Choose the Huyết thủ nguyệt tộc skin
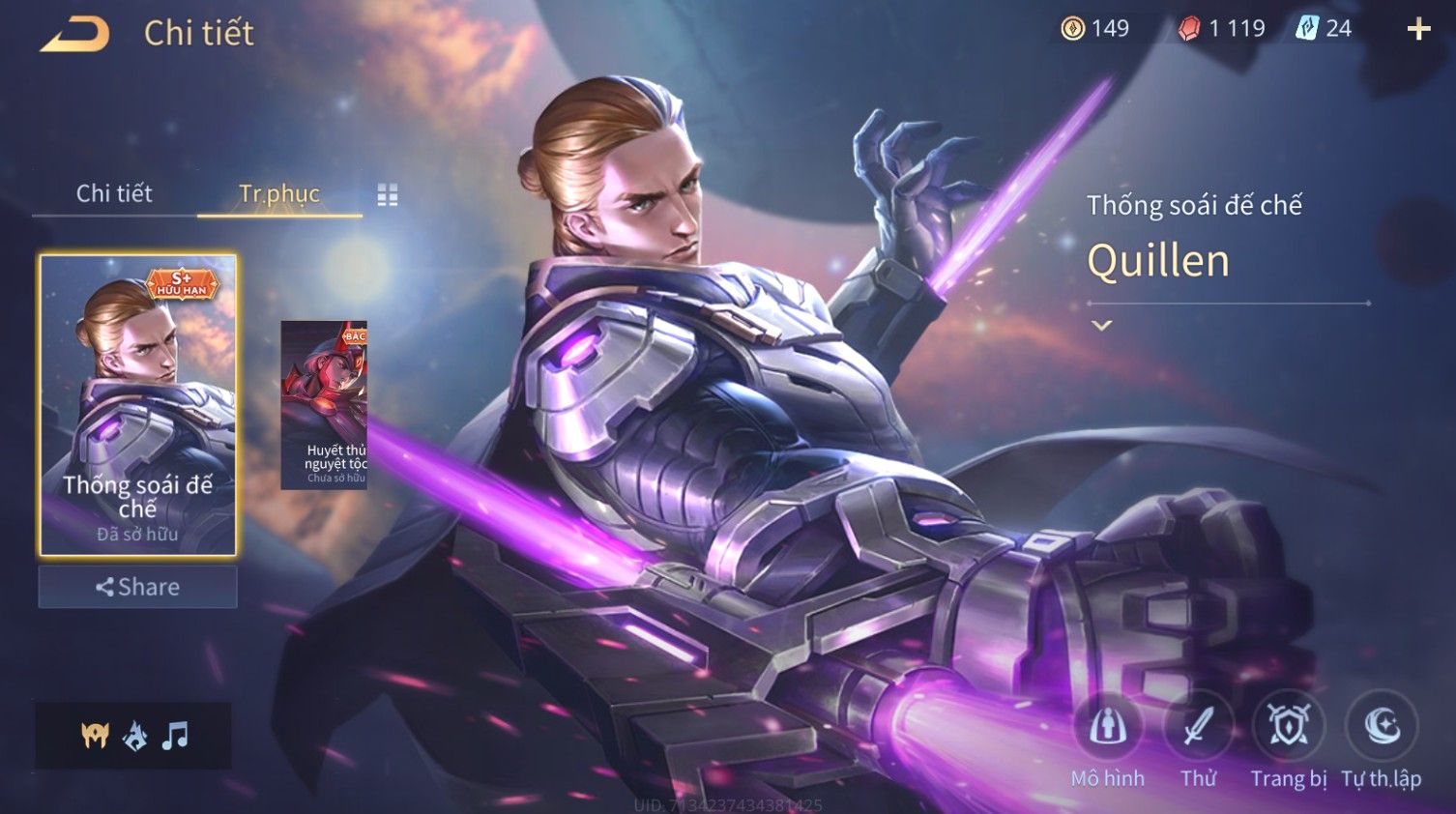 (324, 404)
